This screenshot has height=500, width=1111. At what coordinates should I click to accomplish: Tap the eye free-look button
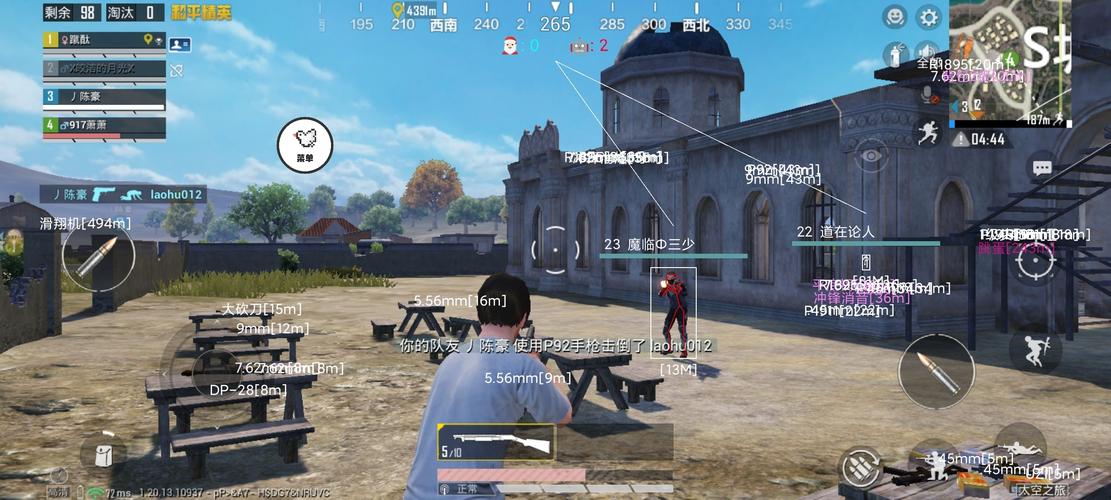872,155
